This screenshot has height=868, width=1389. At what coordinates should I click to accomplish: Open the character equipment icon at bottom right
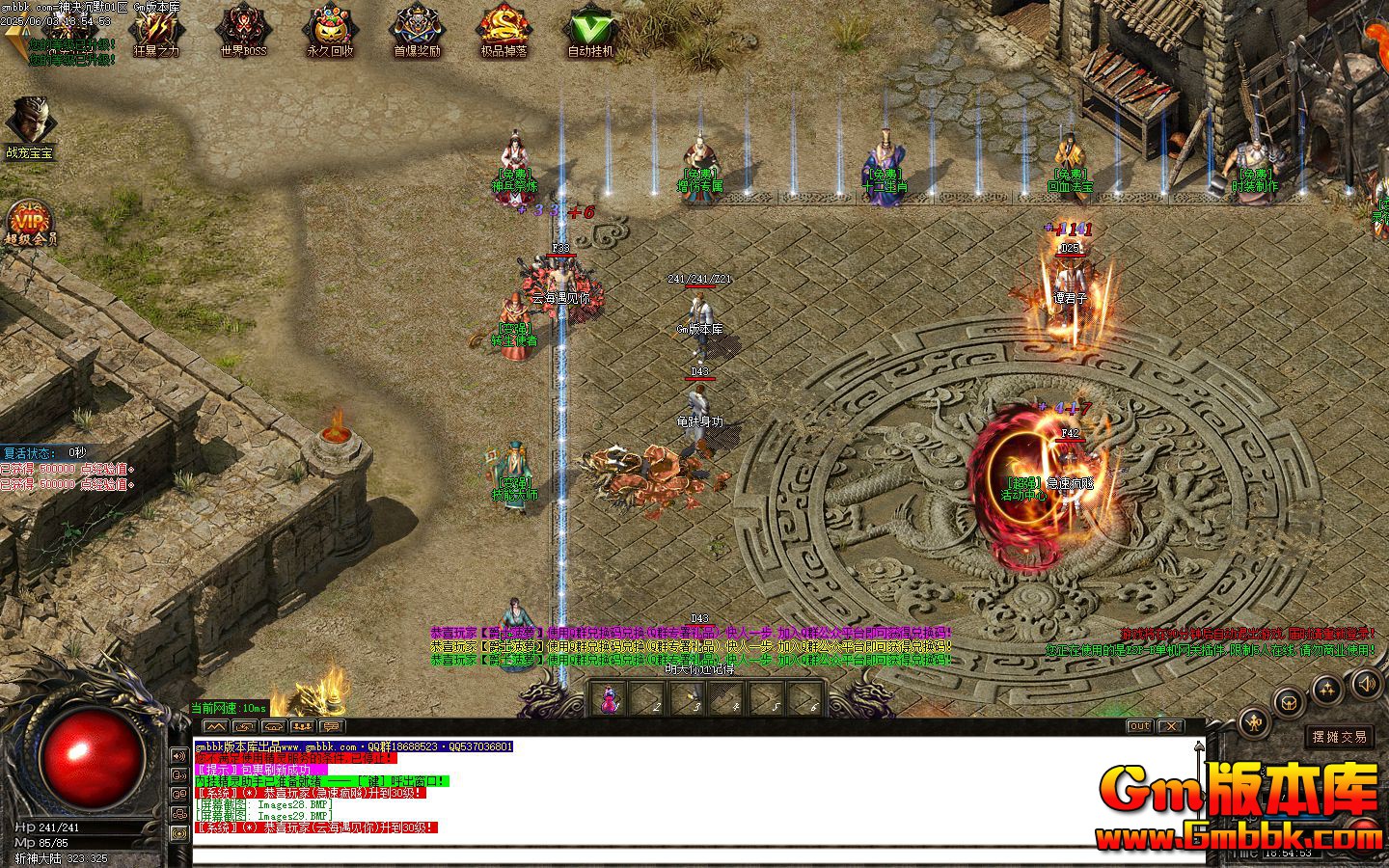tap(1253, 721)
